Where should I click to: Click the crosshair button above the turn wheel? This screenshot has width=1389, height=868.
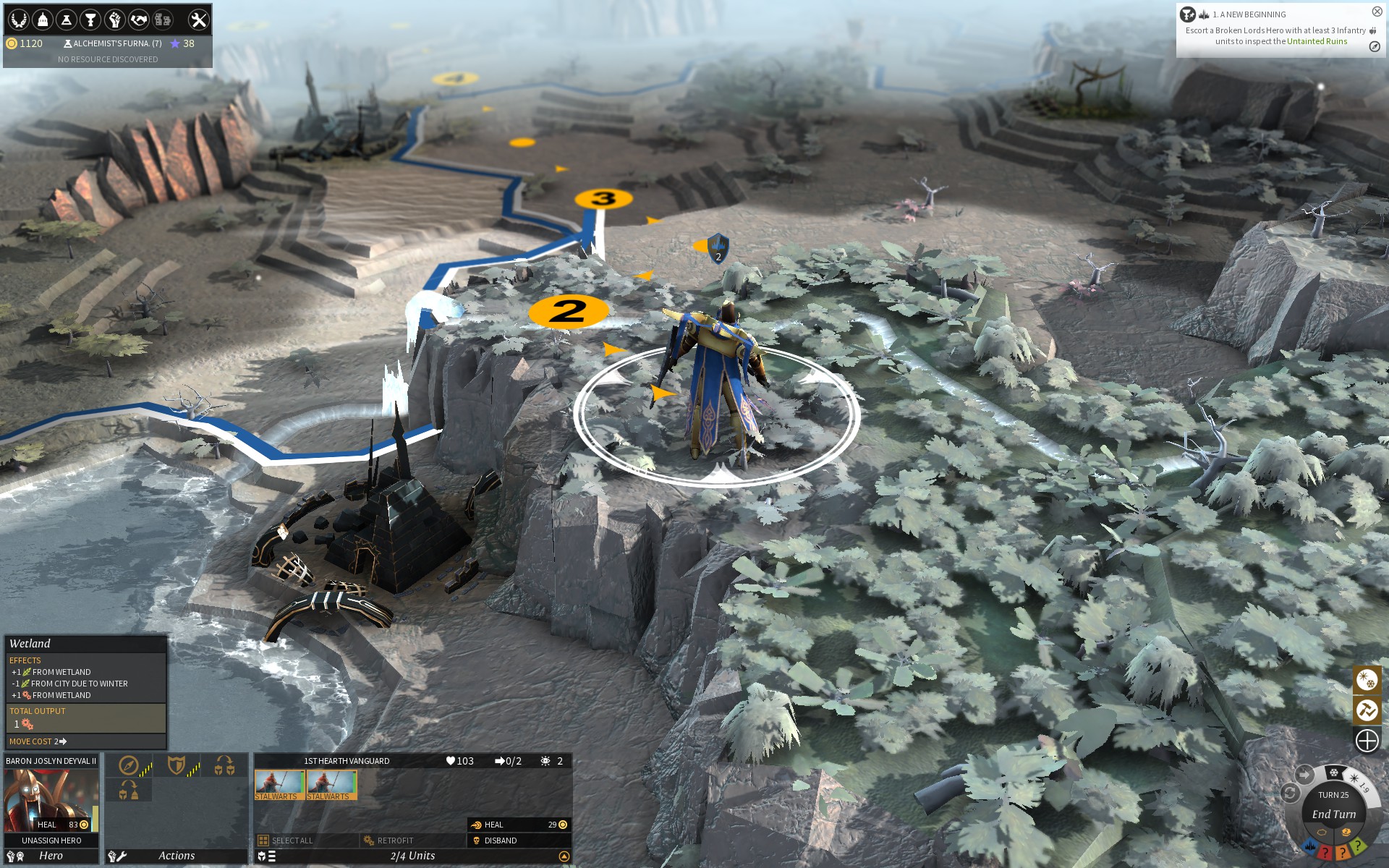point(1367,741)
